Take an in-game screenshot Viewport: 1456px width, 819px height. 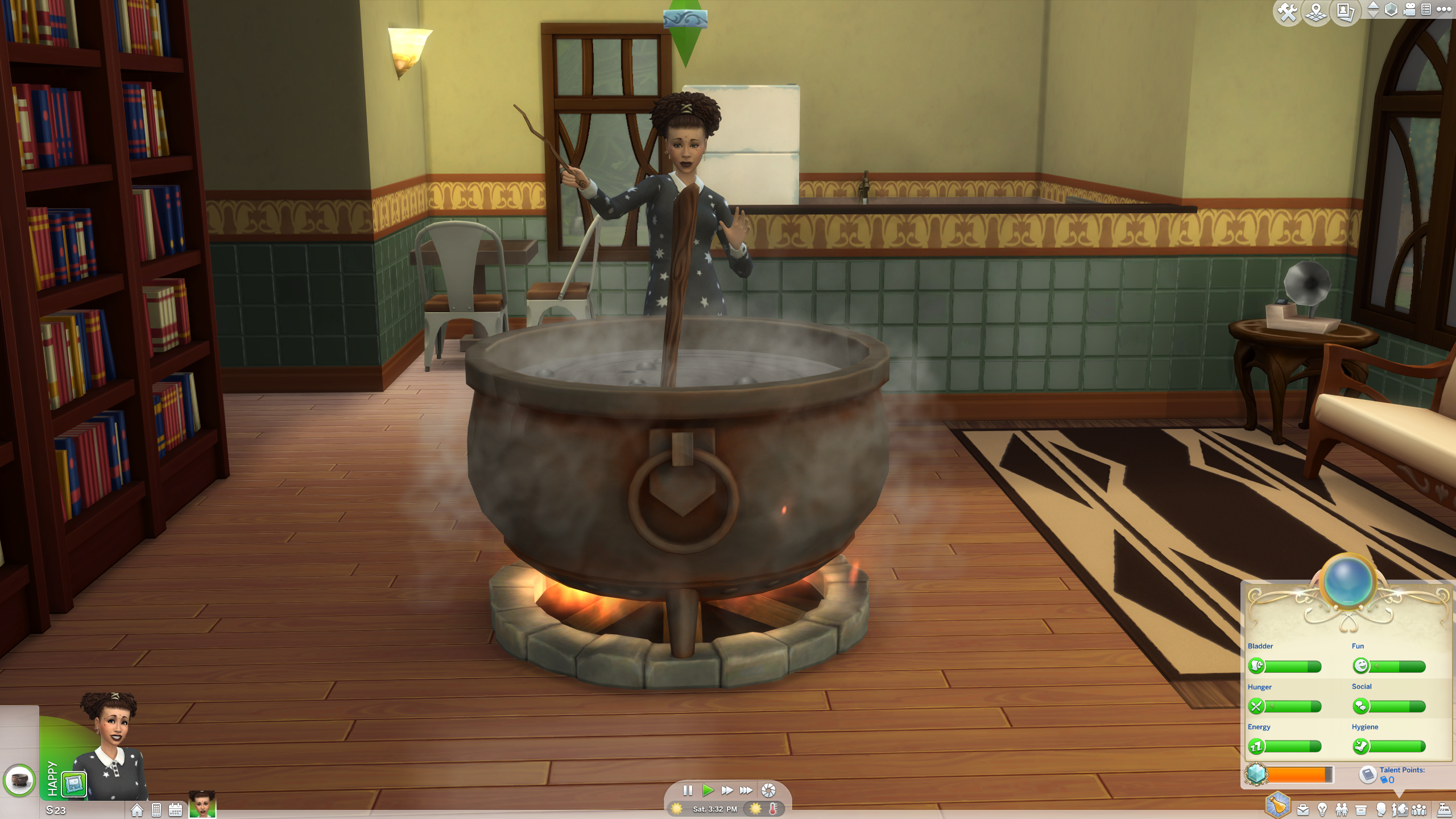768,790
